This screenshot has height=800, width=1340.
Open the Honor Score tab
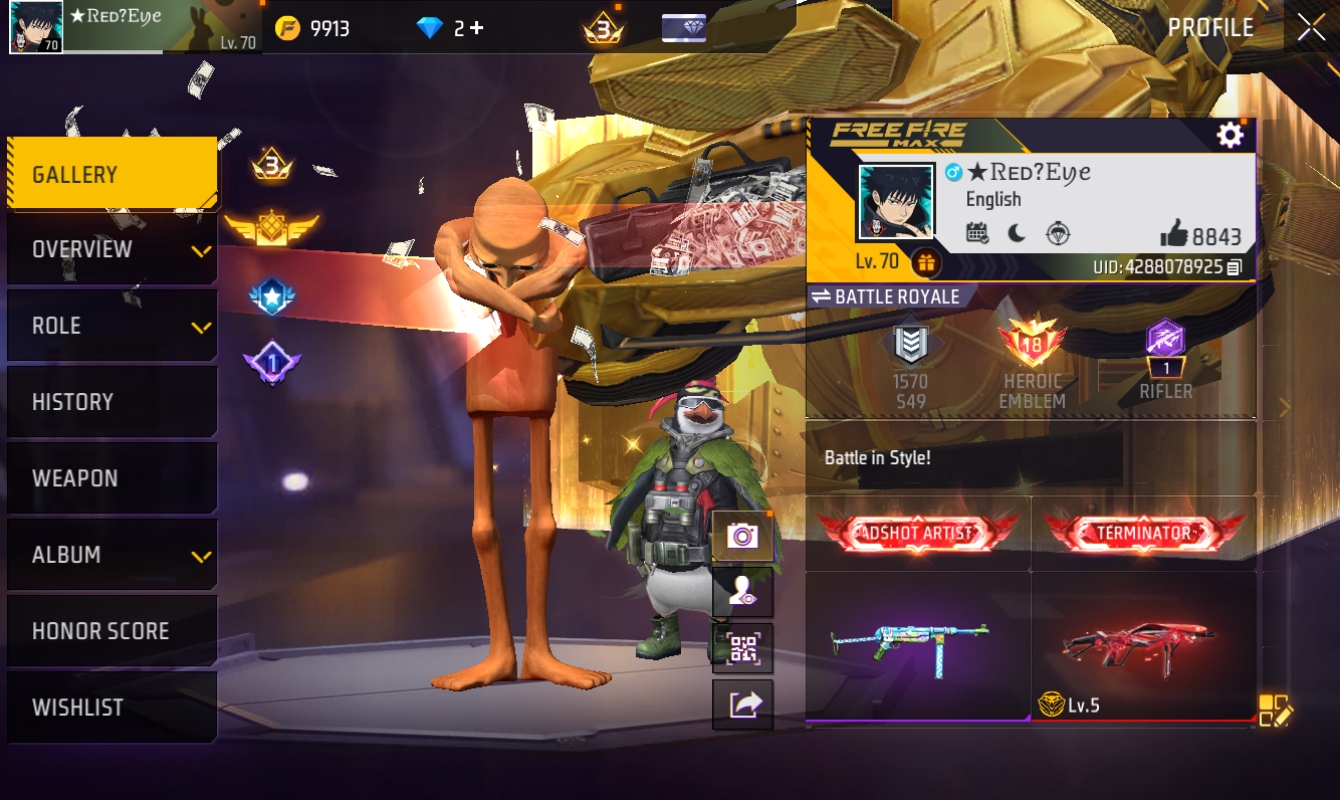point(110,630)
